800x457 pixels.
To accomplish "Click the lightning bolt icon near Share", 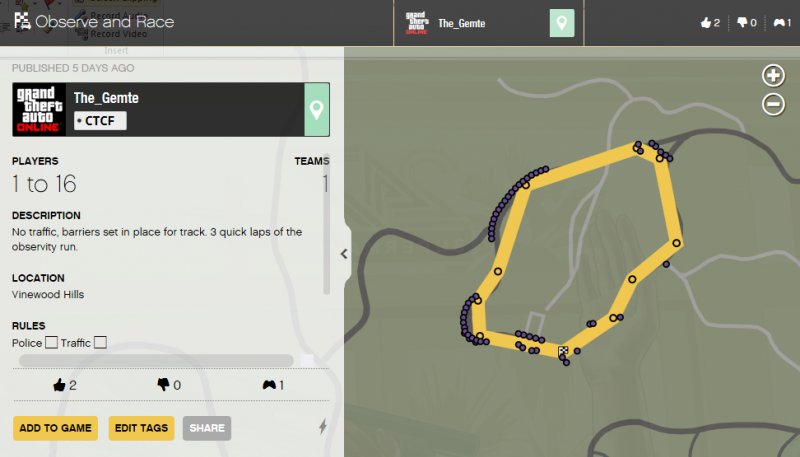I will pyautogui.click(x=322, y=427).
